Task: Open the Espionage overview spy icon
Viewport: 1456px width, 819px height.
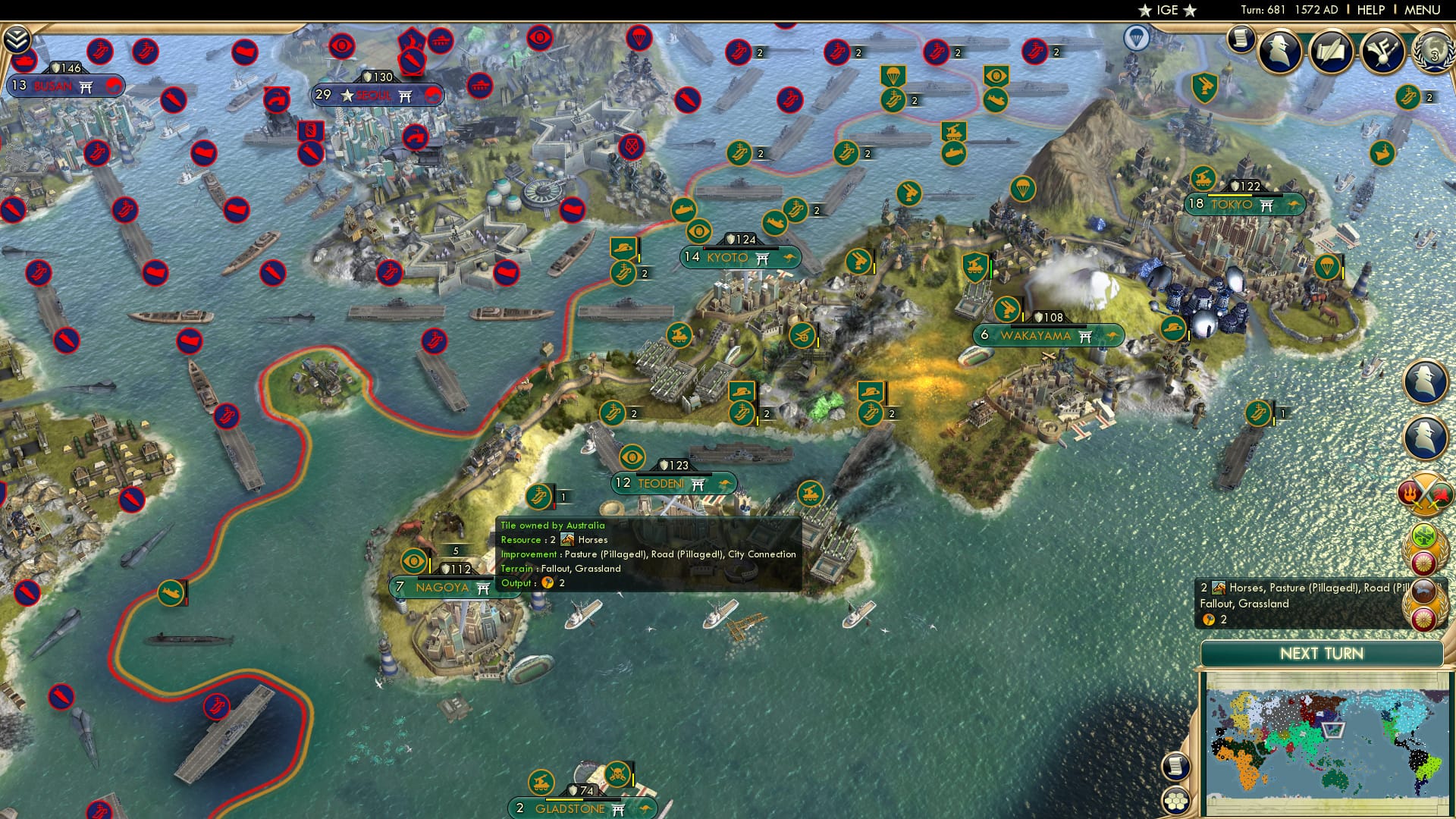Action: pos(1279,50)
